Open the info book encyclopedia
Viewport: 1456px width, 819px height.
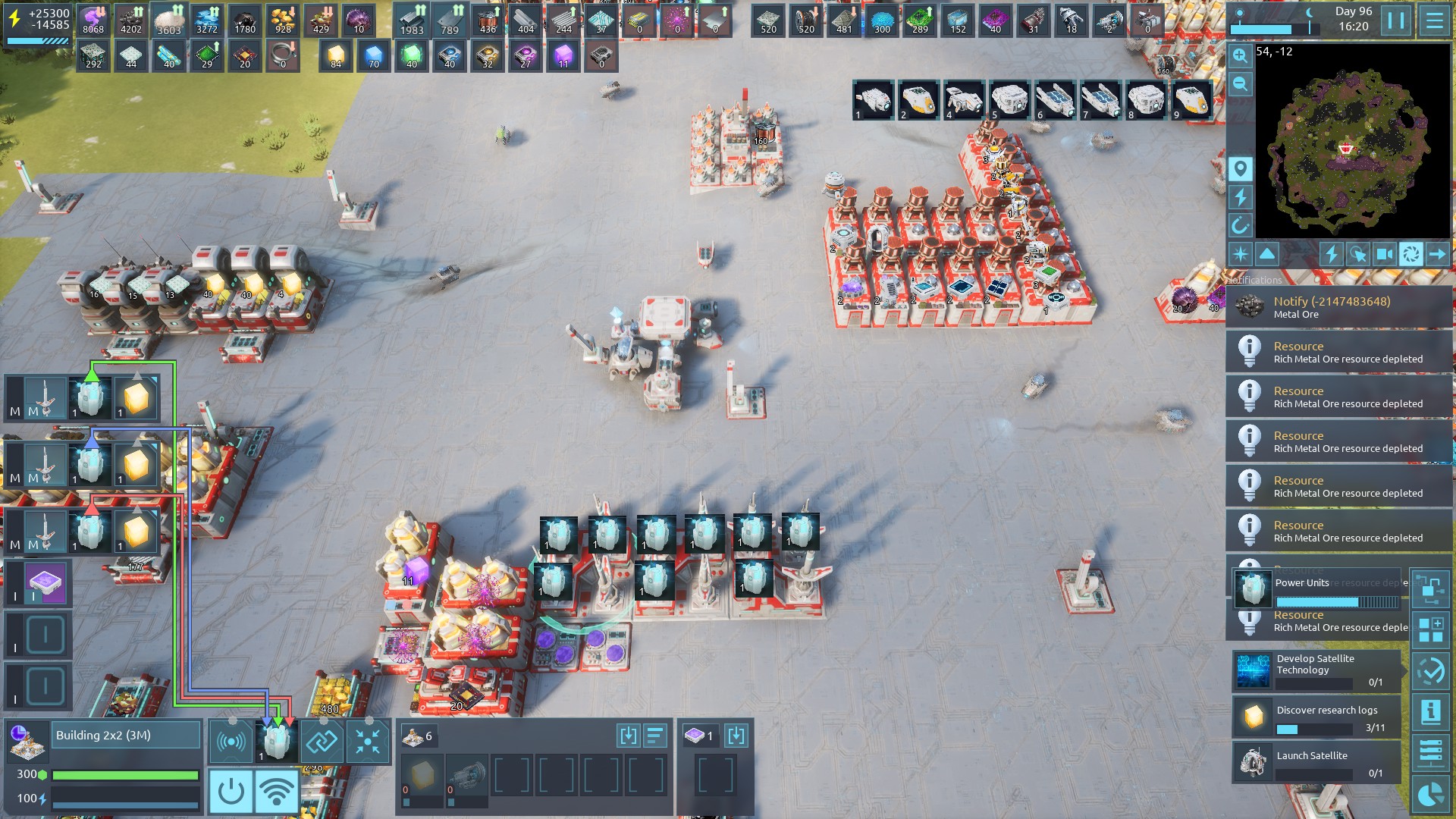1431,711
